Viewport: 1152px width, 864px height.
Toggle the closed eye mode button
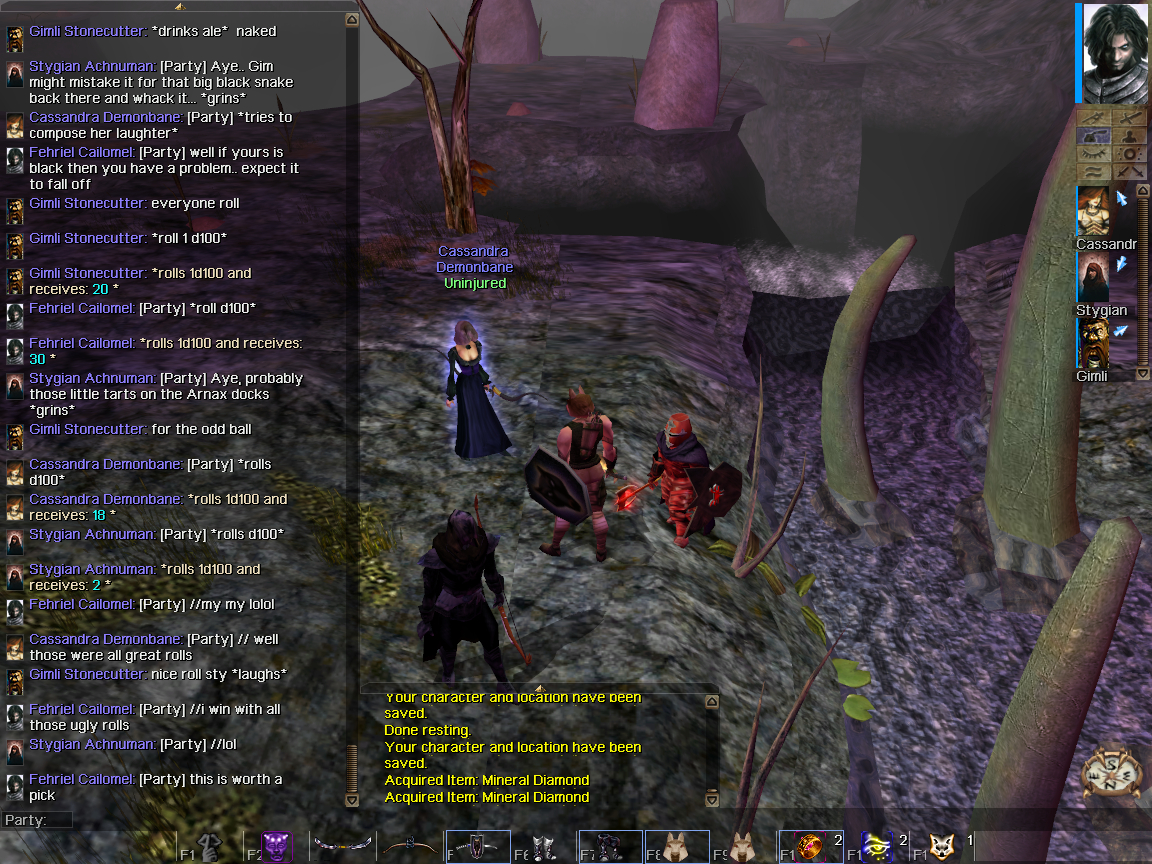click(1094, 154)
